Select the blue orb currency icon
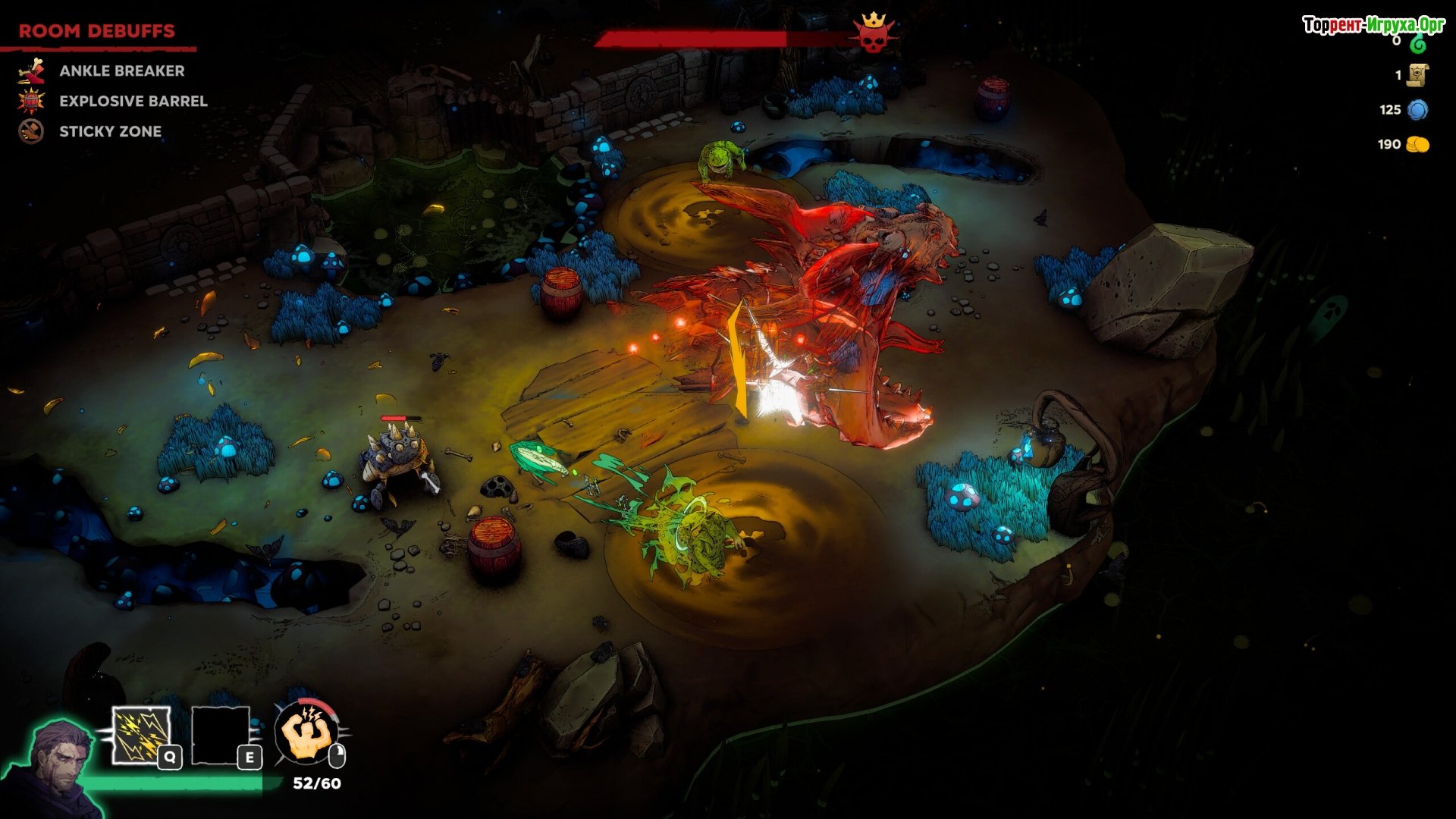The image size is (1456, 819). click(1417, 110)
